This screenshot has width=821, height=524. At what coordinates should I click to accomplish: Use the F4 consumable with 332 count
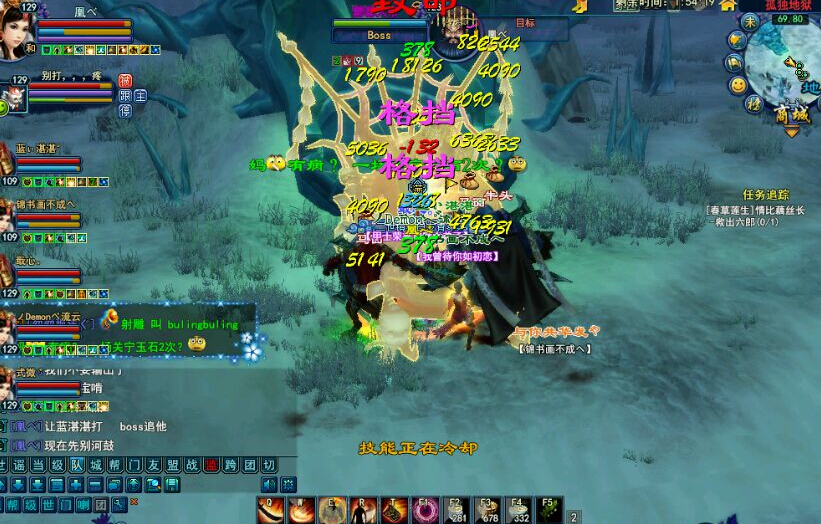click(518, 510)
